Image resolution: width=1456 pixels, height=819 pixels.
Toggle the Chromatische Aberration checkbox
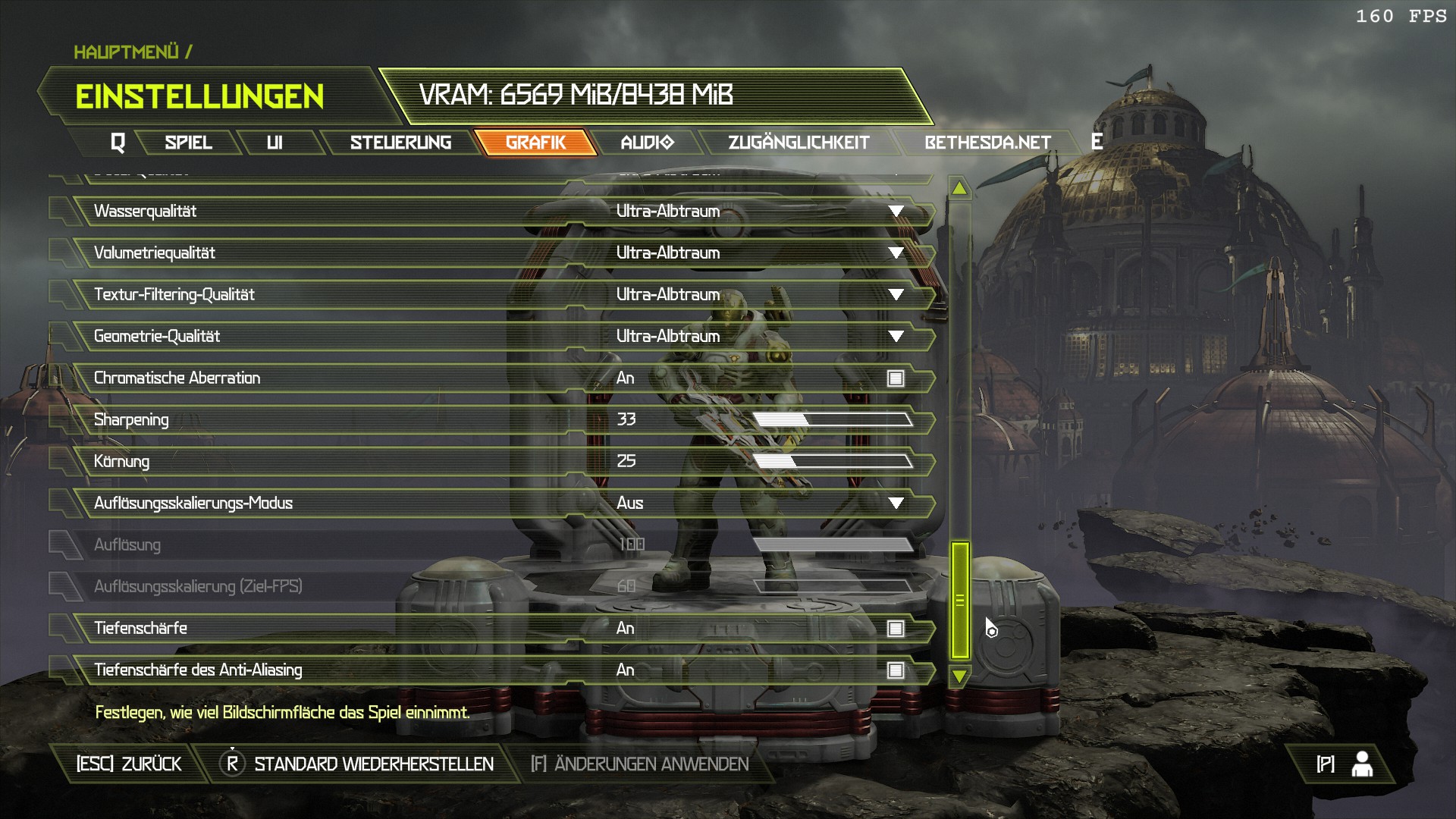[x=896, y=378]
